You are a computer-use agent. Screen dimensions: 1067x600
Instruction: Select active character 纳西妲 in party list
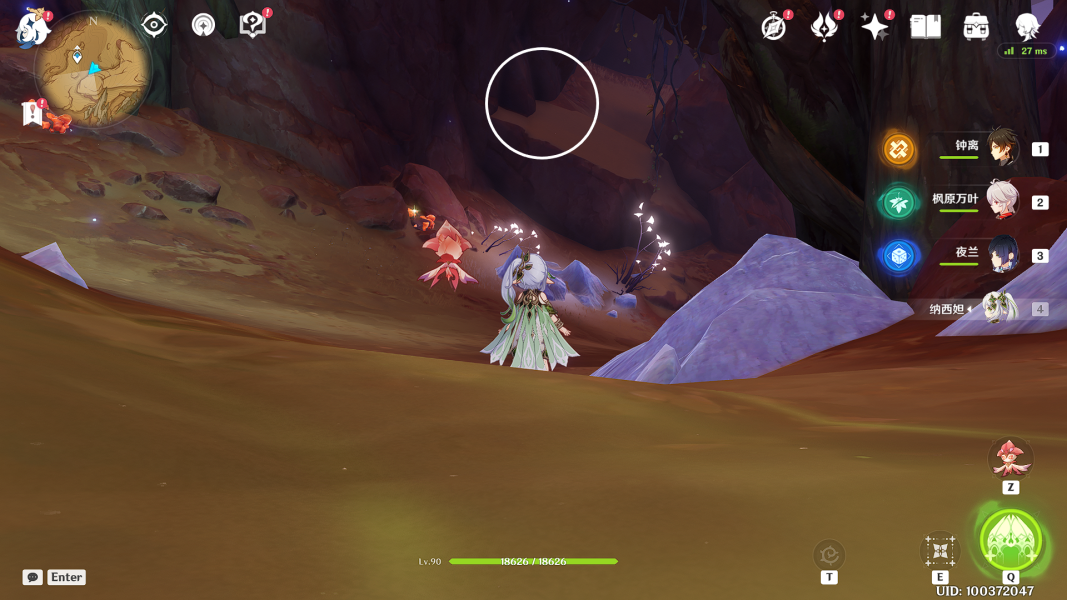[998, 309]
